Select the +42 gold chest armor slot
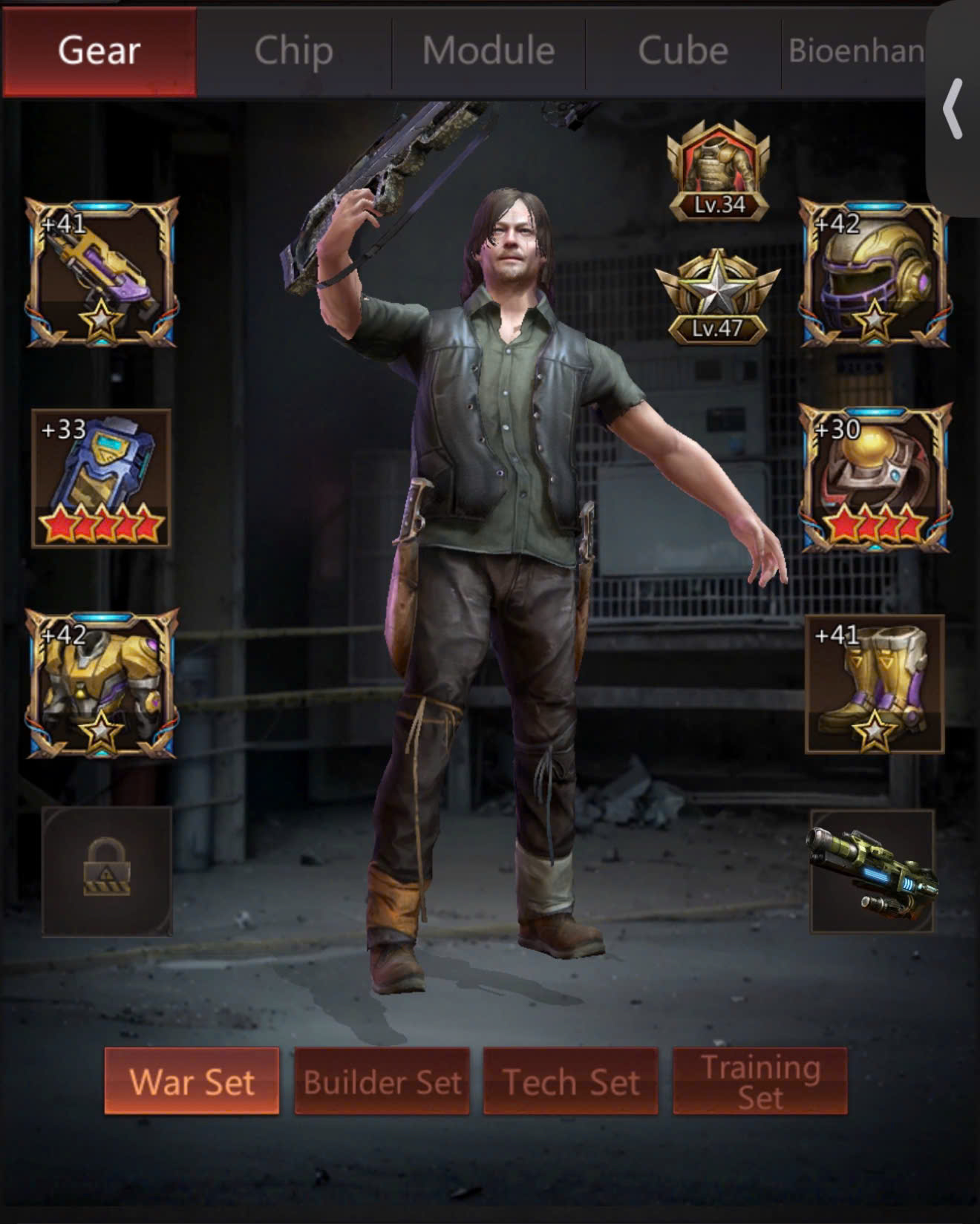This screenshot has height=1224, width=980. tap(102, 684)
